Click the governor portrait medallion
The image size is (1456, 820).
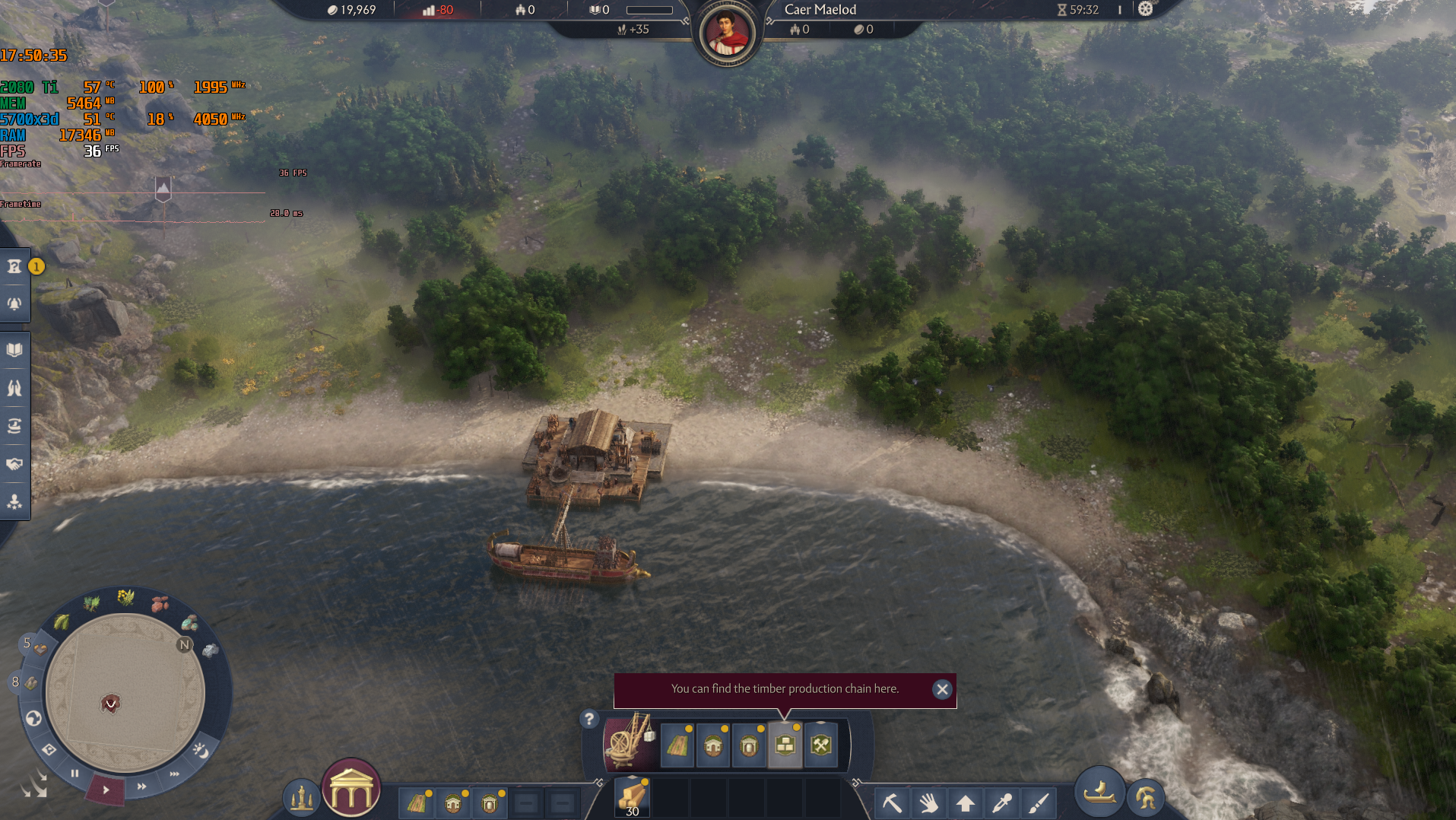(x=726, y=33)
